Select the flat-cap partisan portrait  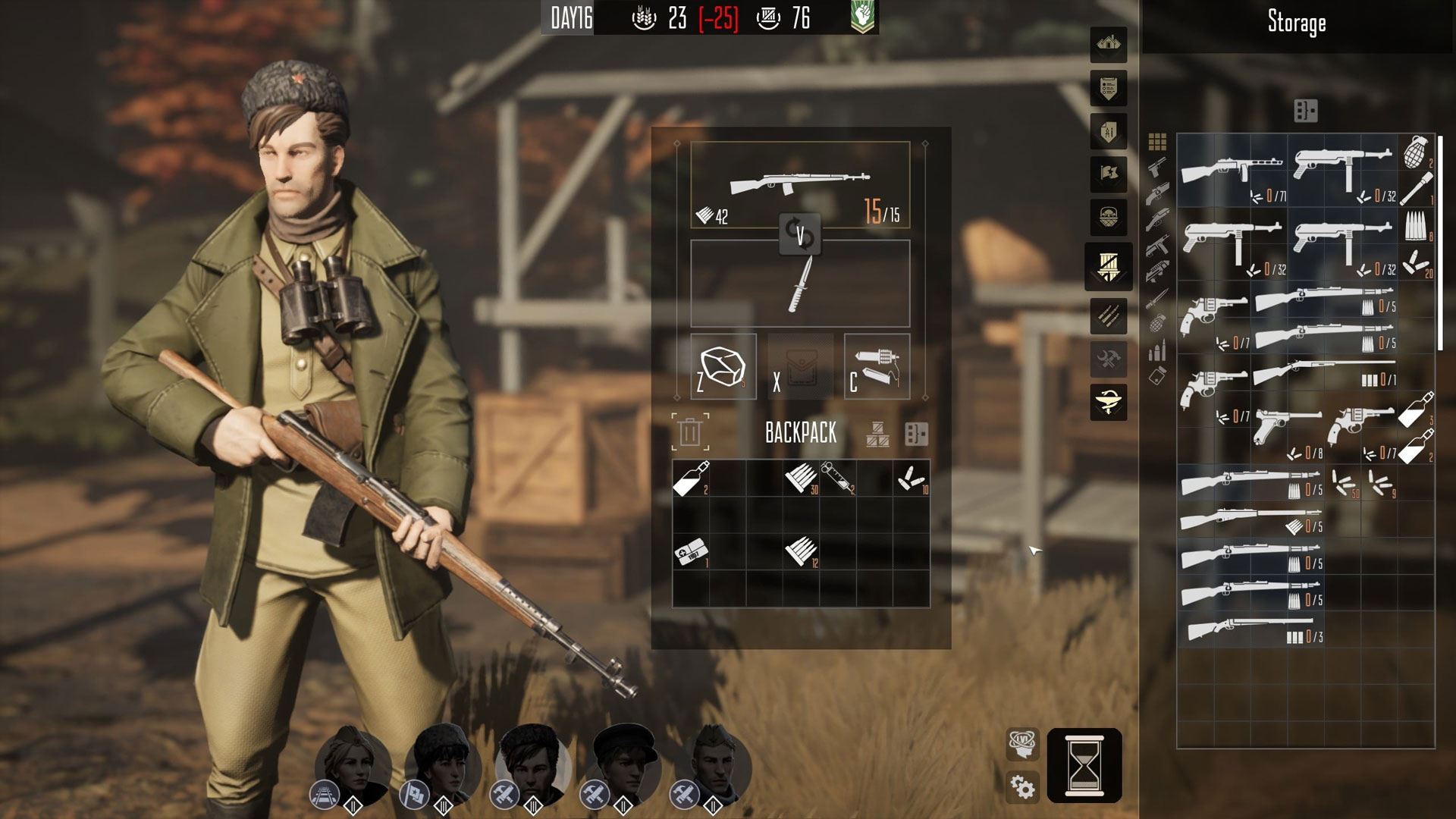(x=625, y=763)
